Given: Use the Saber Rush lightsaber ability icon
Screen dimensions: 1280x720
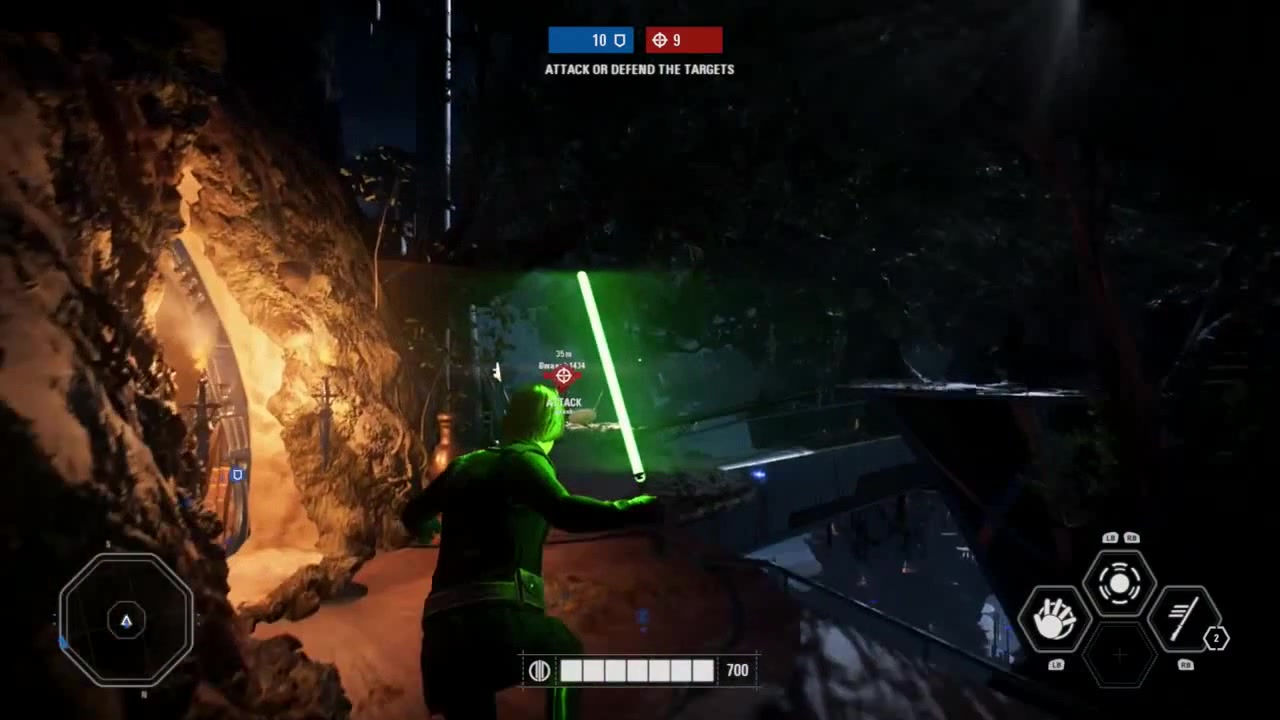Looking at the screenshot, I should [x=1186, y=617].
